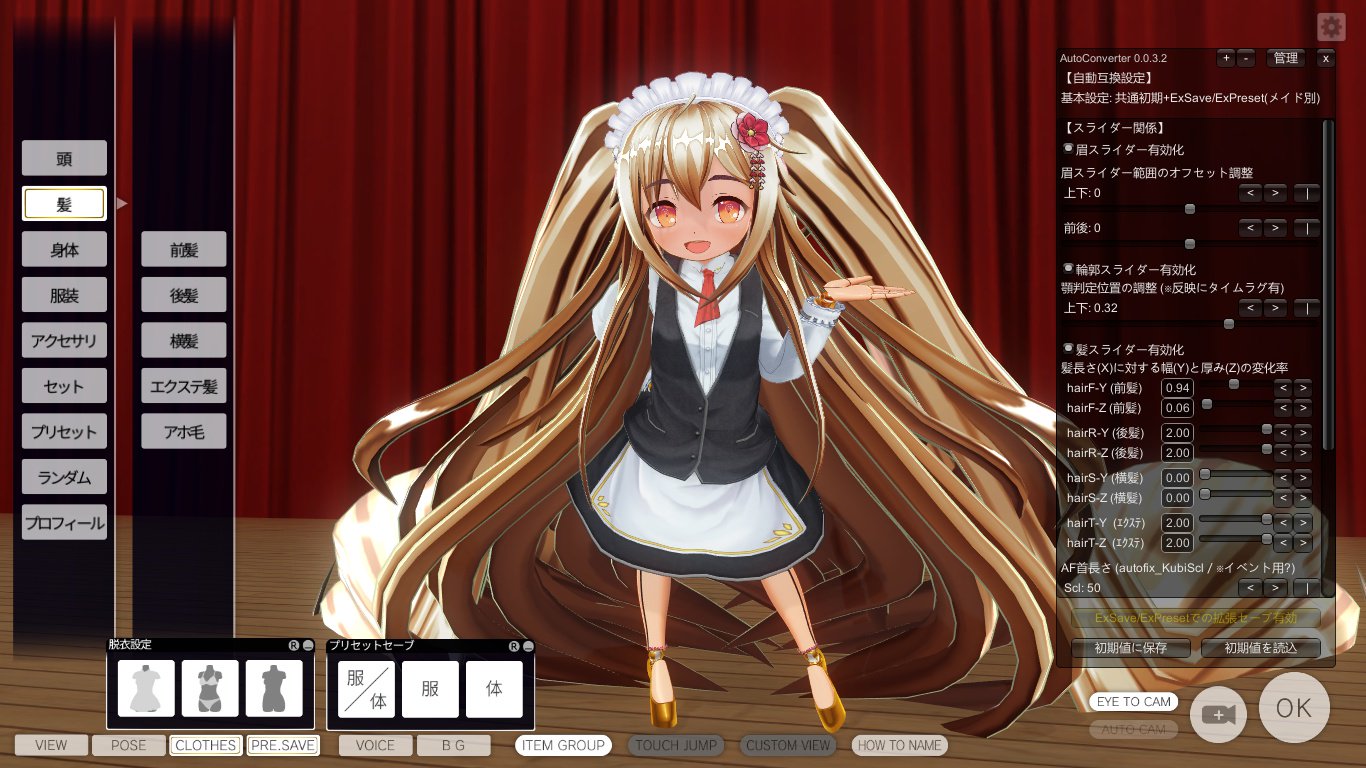Click the hairF-Y value field showing 0.94
The image size is (1366, 768).
click(x=1177, y=388)
